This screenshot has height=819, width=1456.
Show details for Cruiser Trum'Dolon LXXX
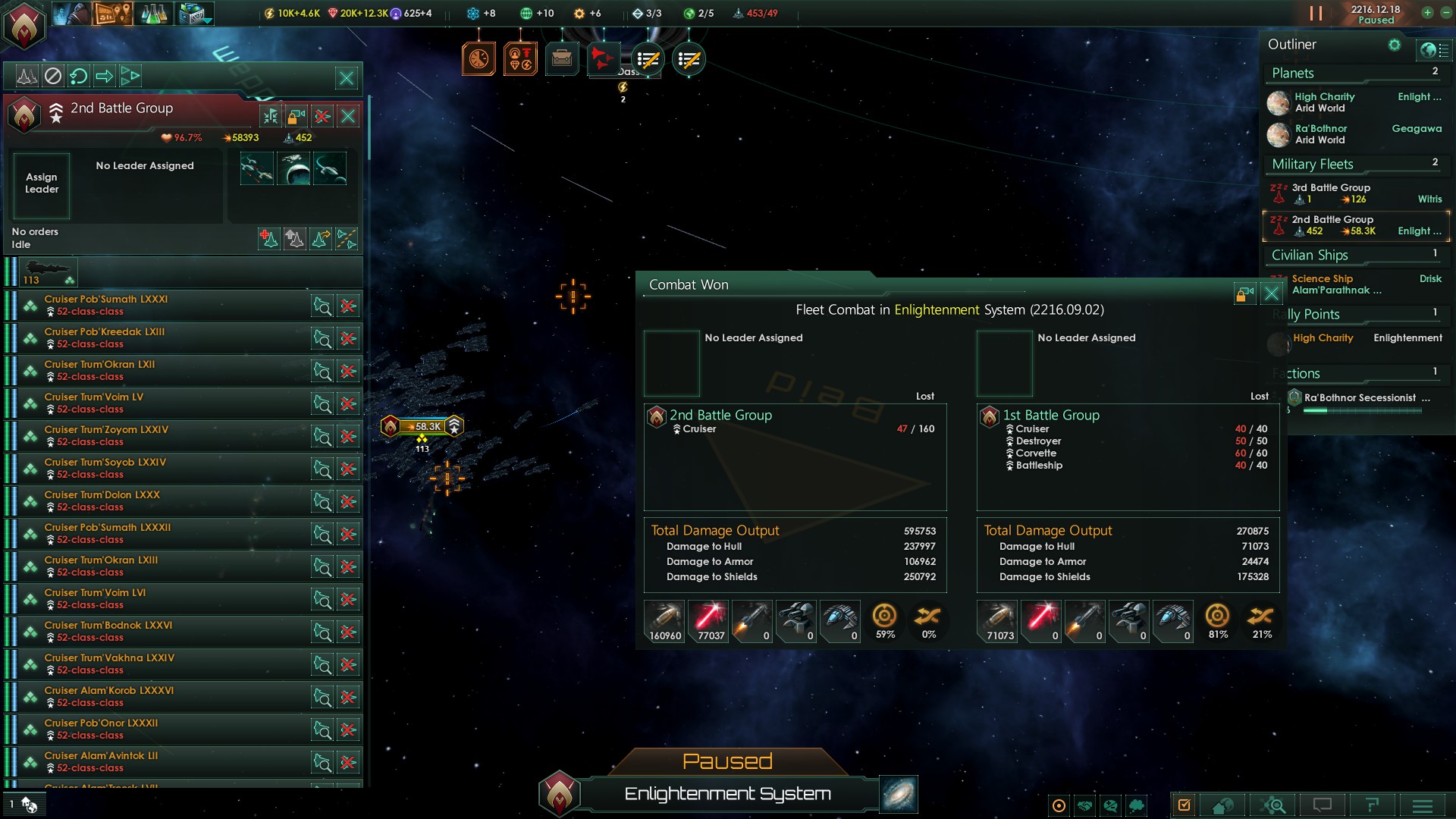322,501
